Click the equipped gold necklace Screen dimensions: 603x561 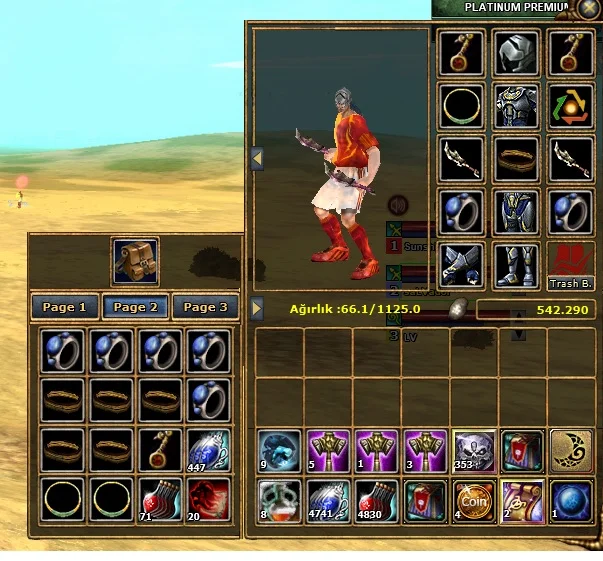pos(462,106)
